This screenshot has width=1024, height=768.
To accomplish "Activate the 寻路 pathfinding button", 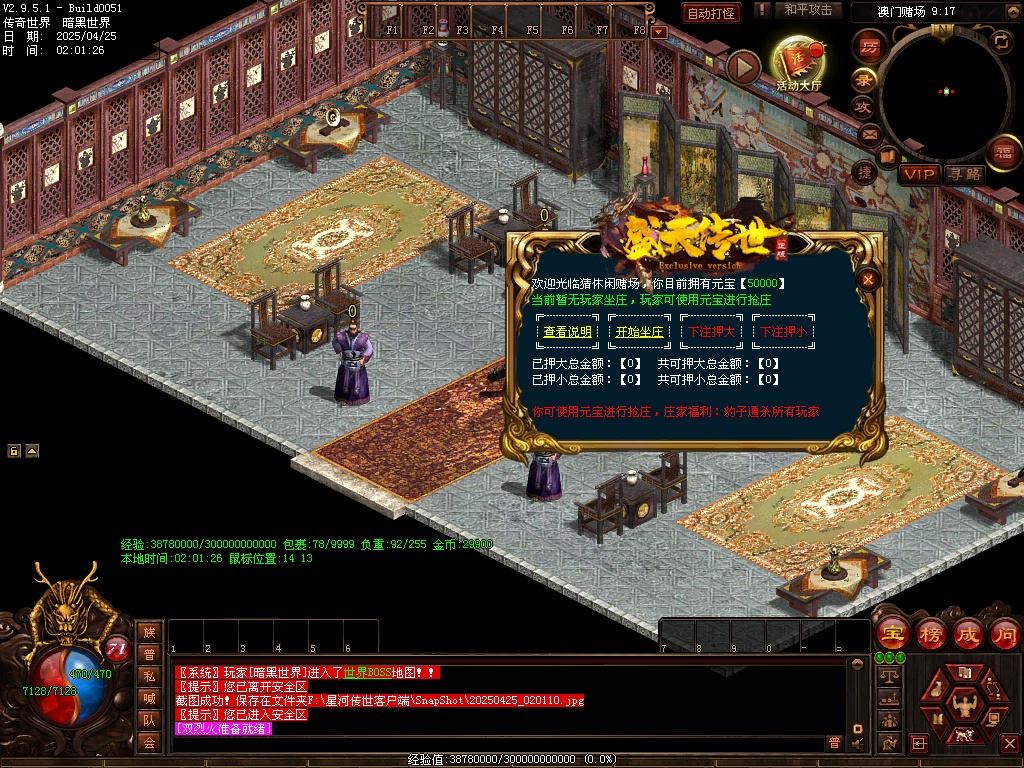I will click(965, 174).
